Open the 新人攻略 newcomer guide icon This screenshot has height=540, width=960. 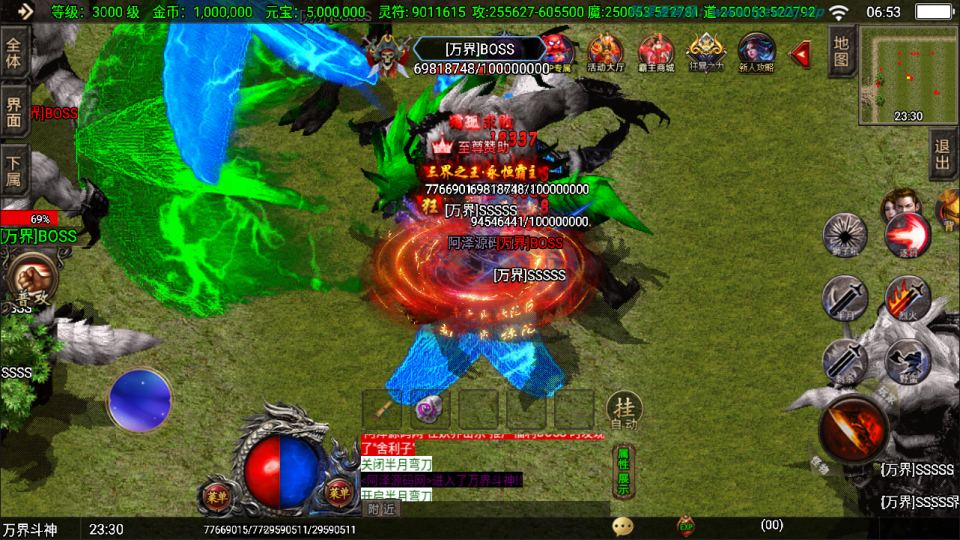pyautogui.click(x=756, y=52)
